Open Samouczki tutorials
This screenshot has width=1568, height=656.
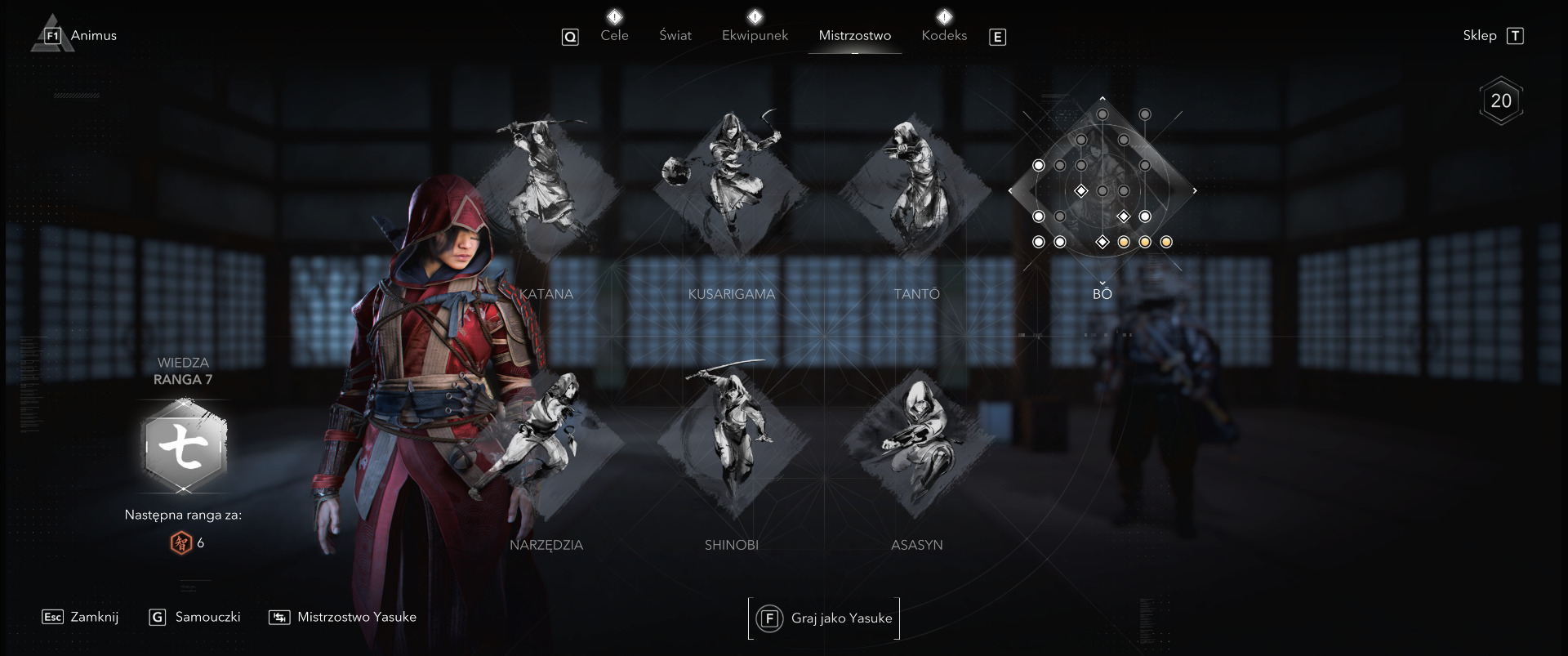click(x=196, y=617)
